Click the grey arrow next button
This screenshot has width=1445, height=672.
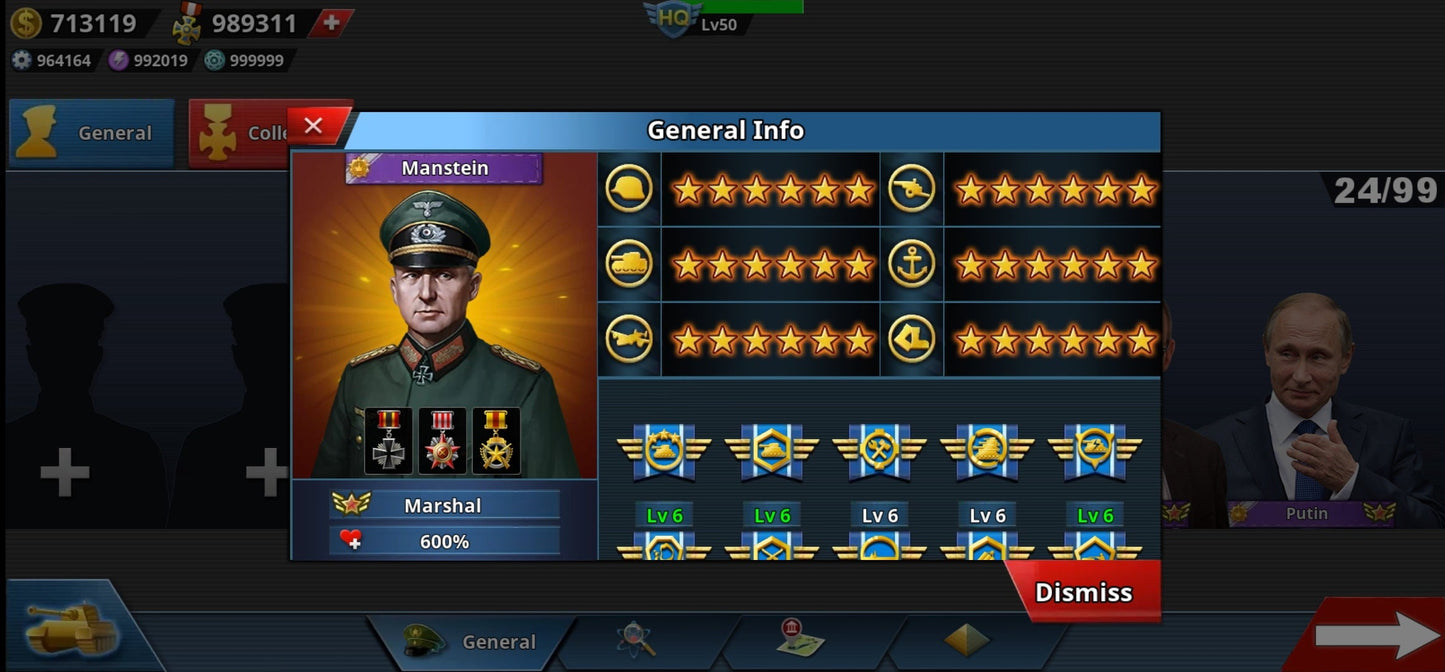click(x=1375, y=635)
